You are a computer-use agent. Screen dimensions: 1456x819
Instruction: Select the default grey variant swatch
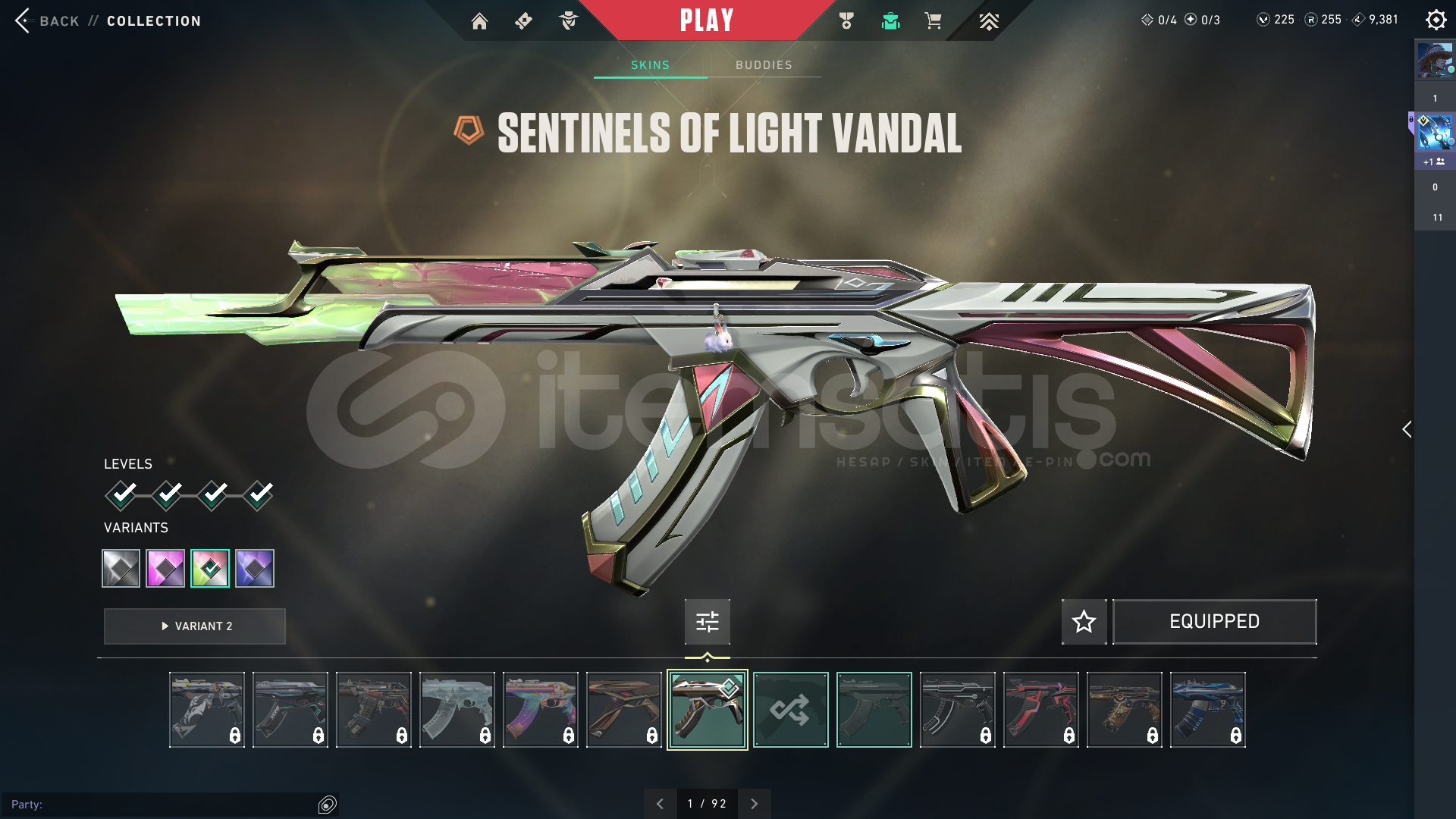pos(121,568)
